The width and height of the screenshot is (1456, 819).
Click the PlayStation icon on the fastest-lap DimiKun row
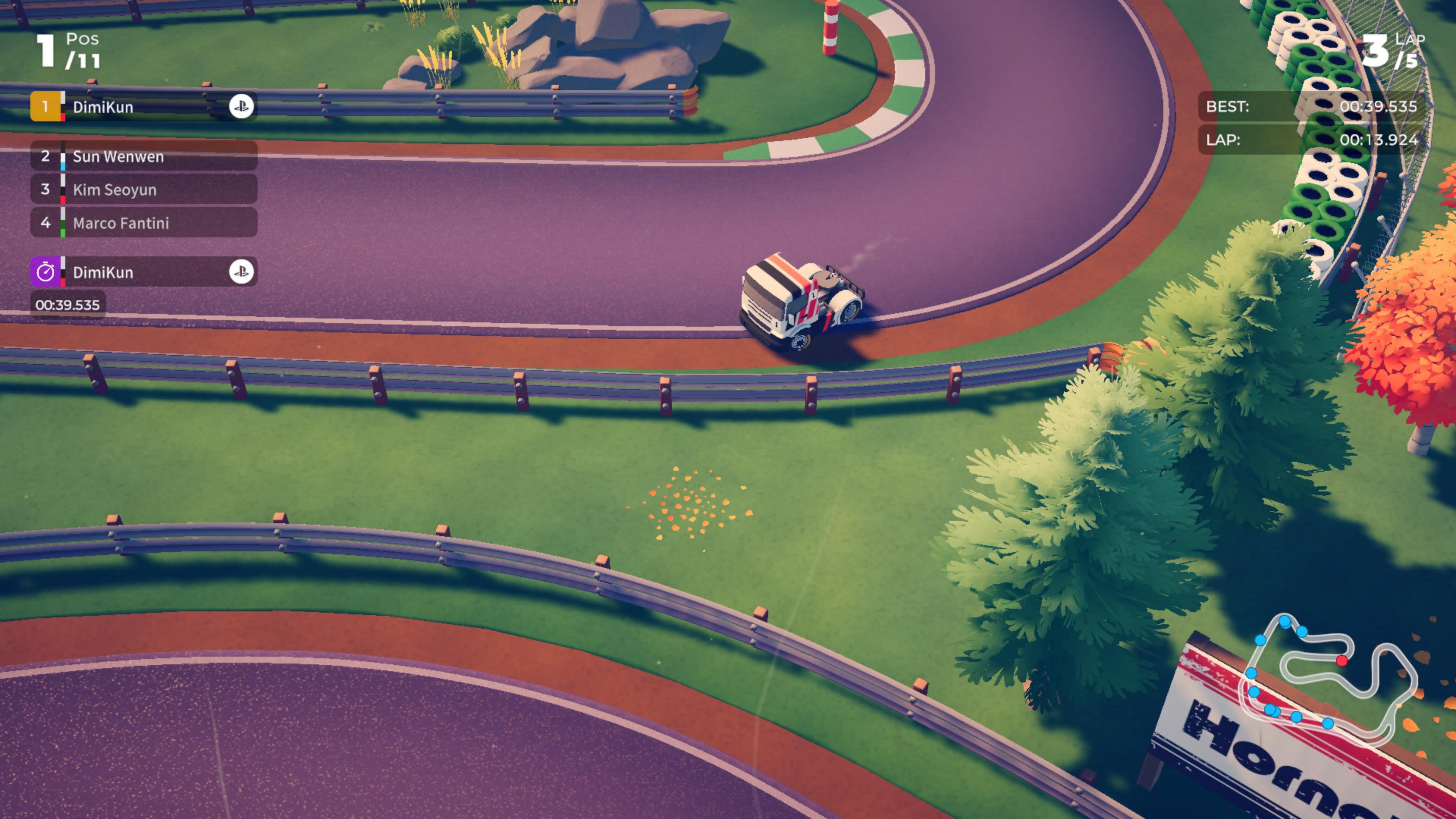click(242, 273)
